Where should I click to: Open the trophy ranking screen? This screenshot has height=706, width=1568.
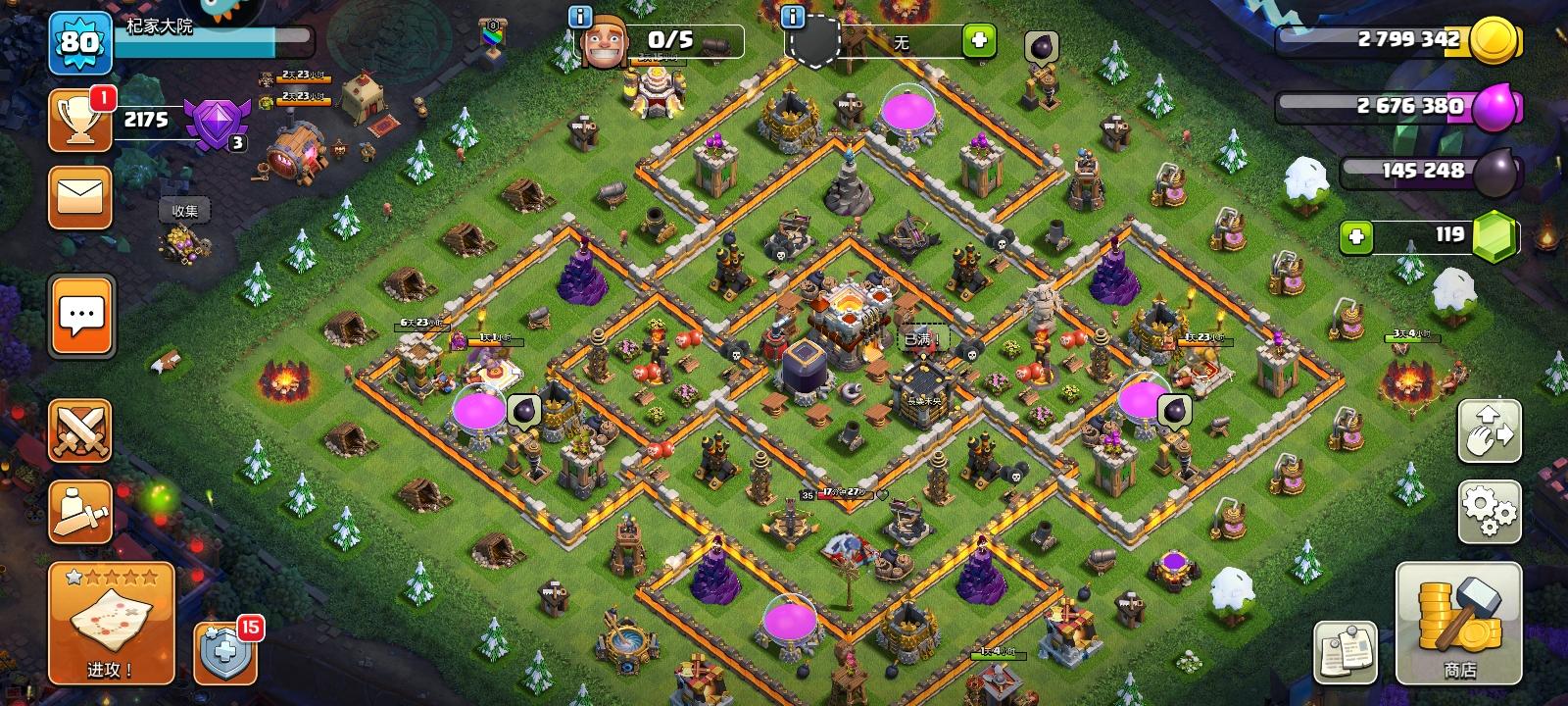point(80,118)
